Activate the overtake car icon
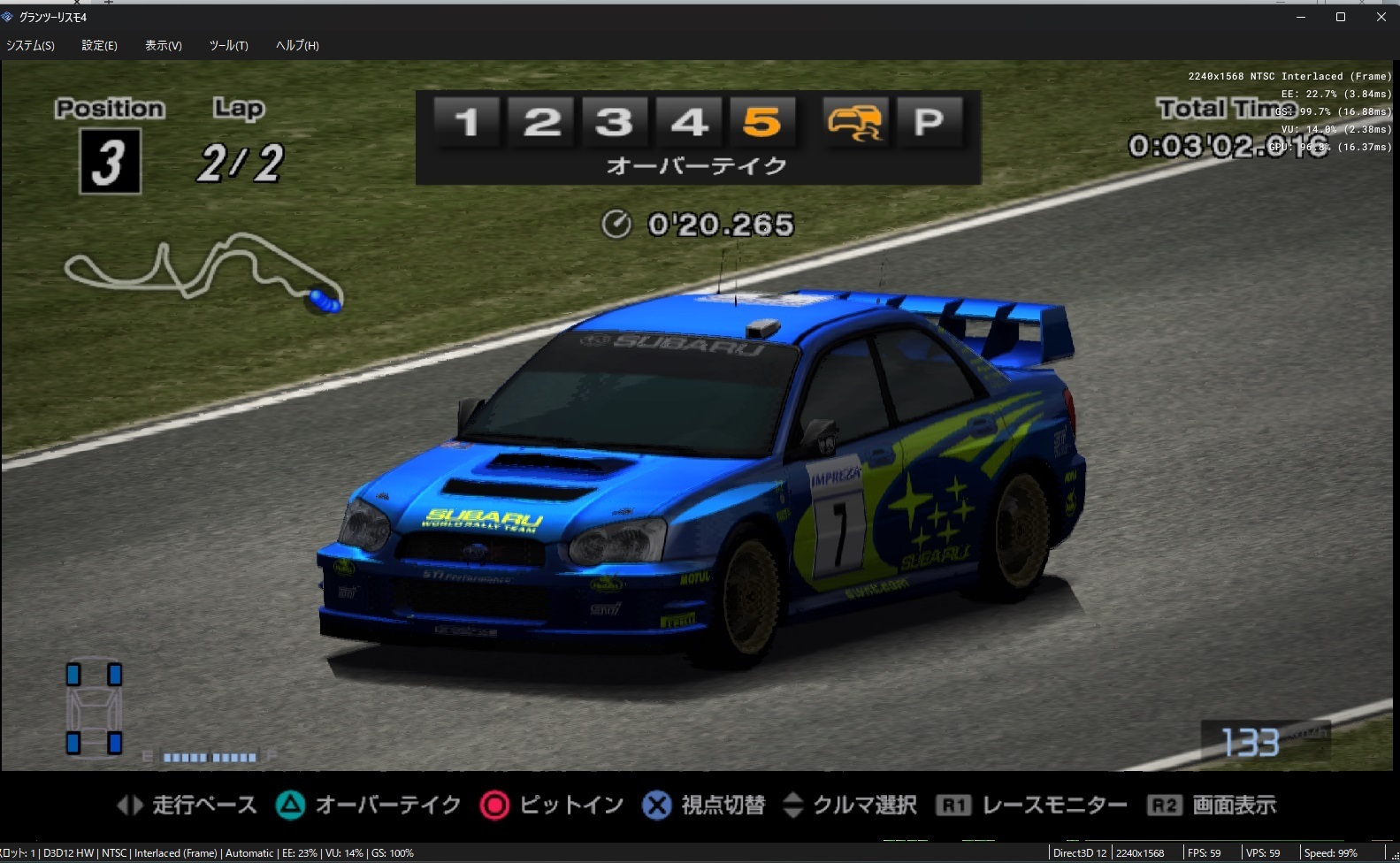 [854, 121]
